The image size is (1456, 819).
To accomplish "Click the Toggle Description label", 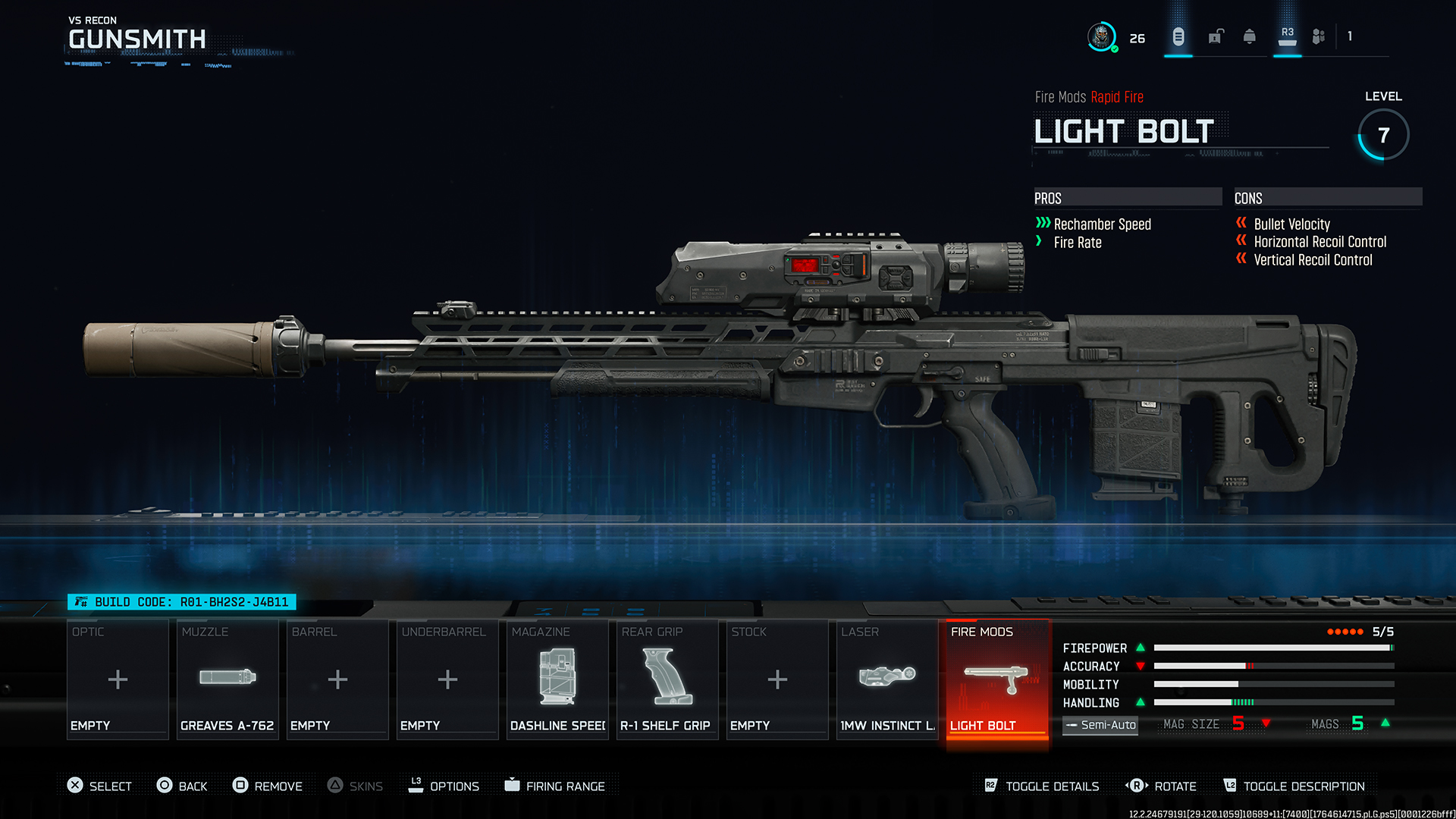I will pos(1304,786).
